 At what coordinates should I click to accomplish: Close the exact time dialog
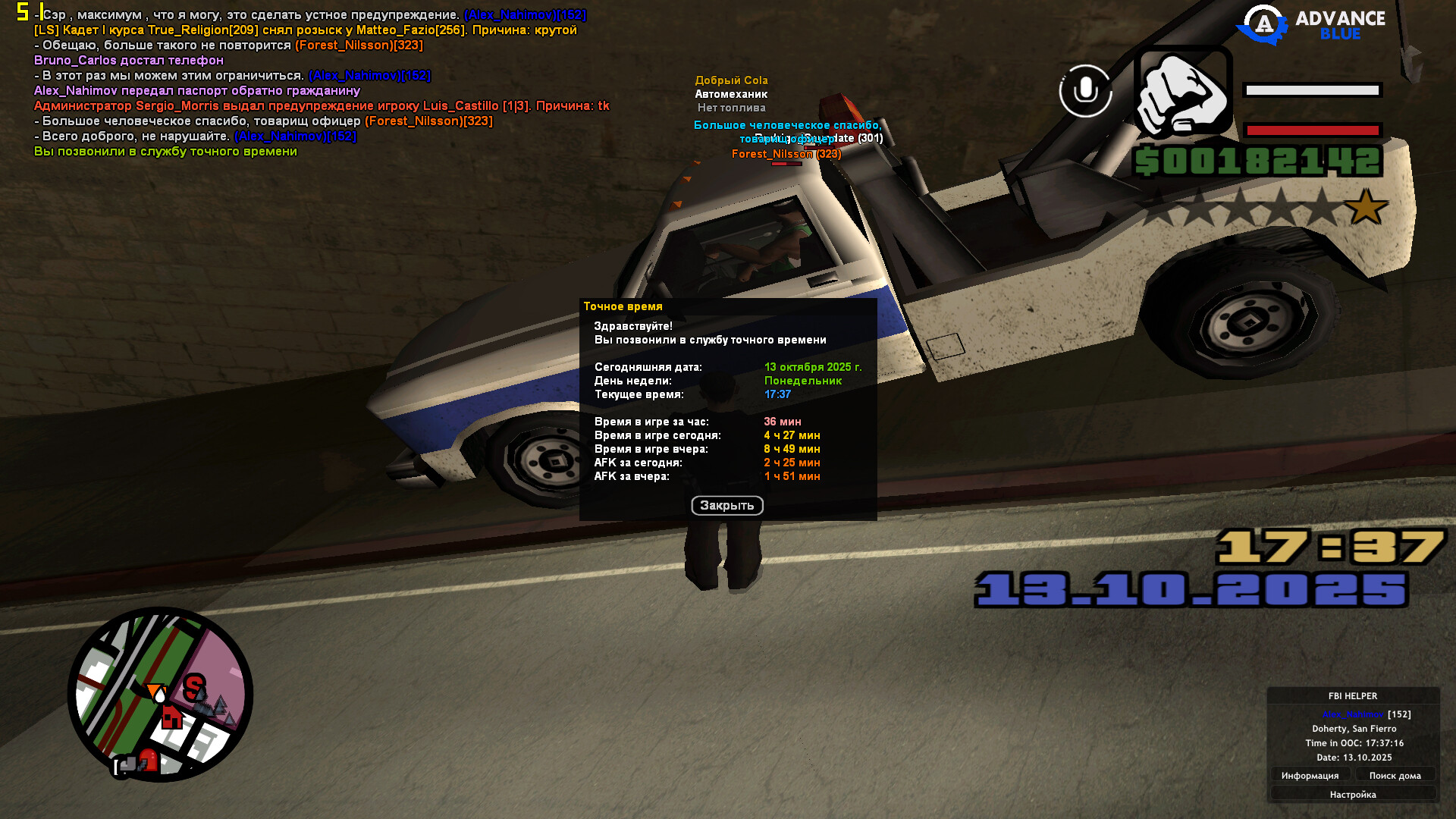(726, 505)
